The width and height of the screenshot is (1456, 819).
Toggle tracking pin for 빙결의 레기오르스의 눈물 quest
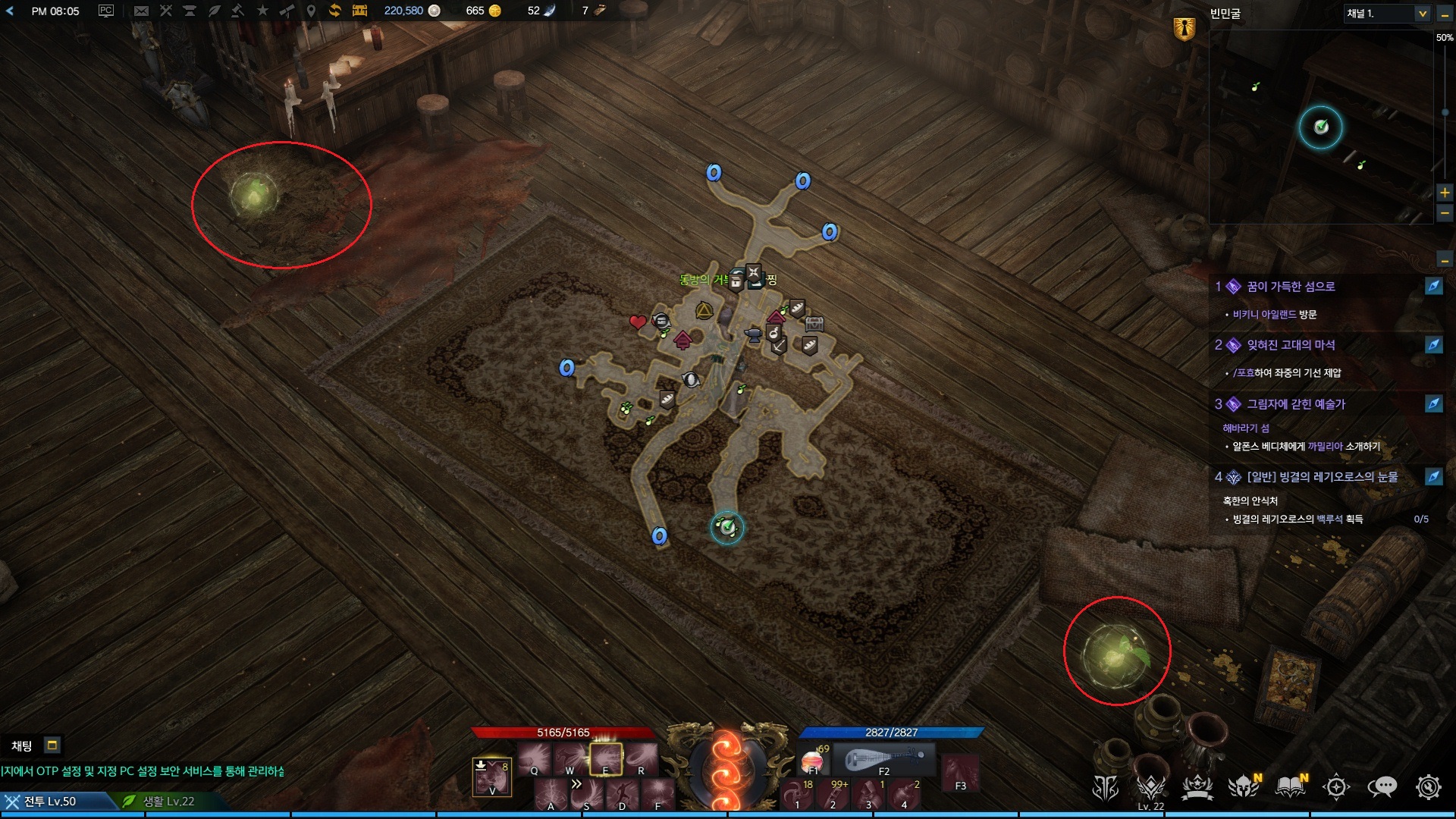1433,477
